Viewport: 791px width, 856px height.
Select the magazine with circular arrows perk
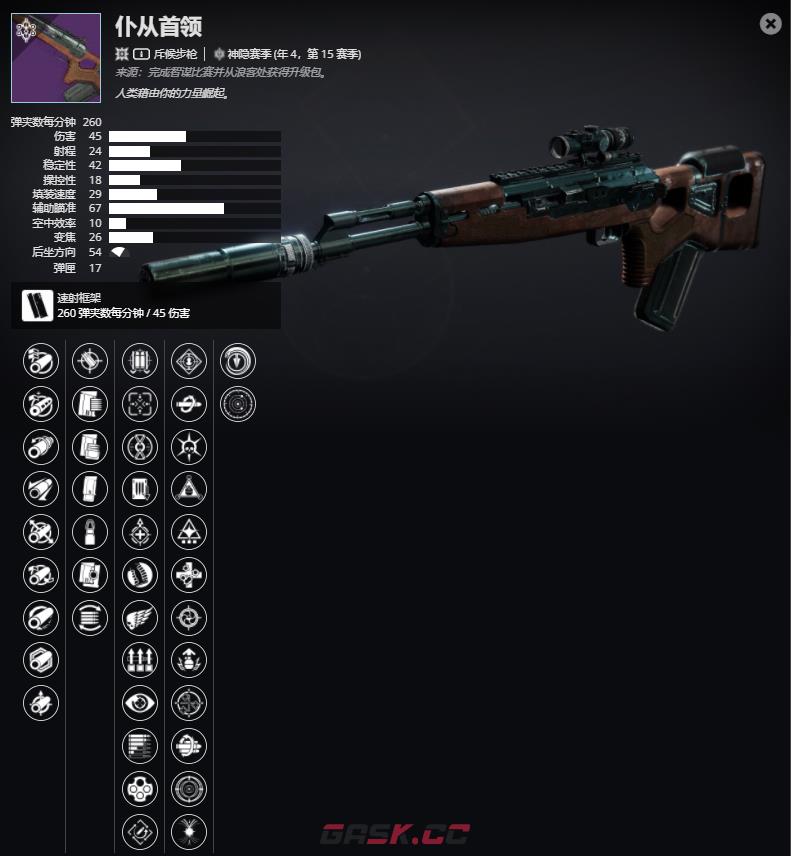[90, 617]
